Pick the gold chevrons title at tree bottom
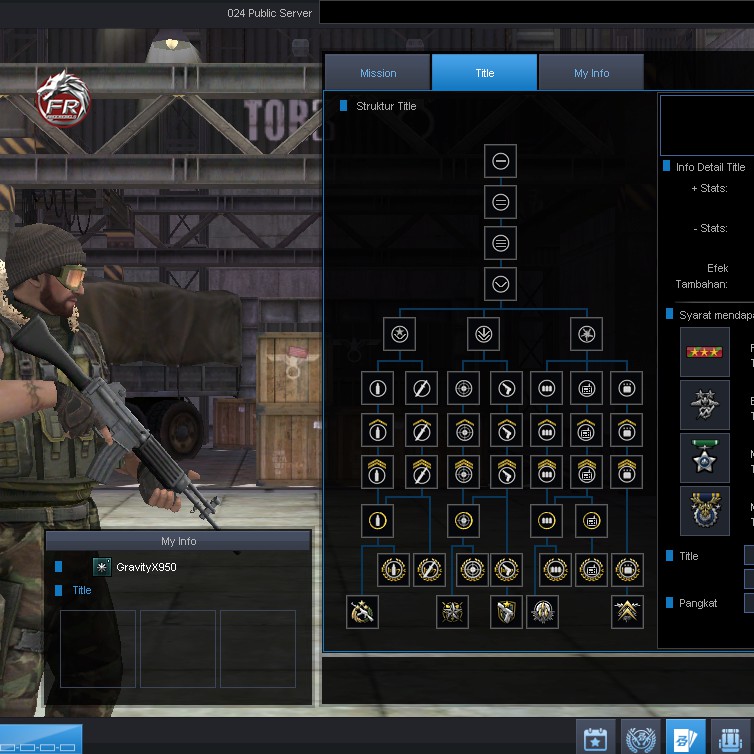The width and height of the screenshot is (754, 754). point(628,611)
